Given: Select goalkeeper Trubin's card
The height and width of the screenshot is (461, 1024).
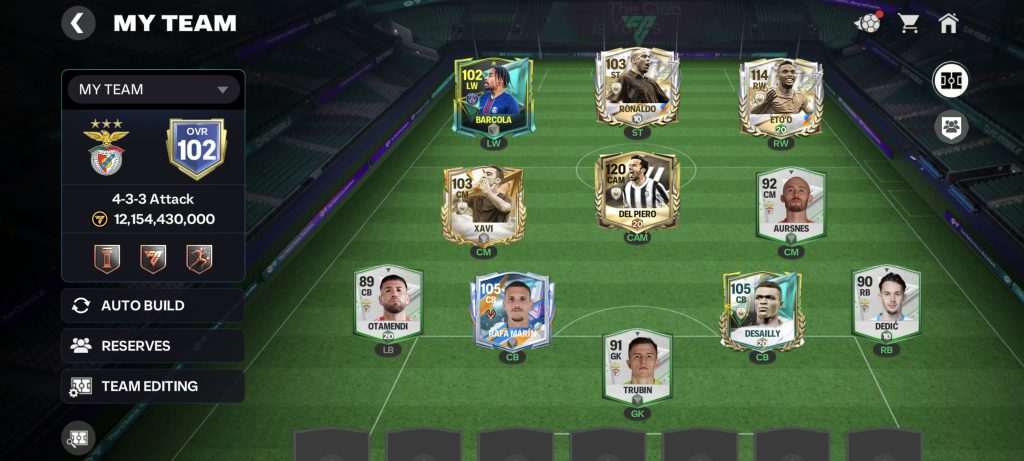Looking at the screenshot, I should pos(637,367).
